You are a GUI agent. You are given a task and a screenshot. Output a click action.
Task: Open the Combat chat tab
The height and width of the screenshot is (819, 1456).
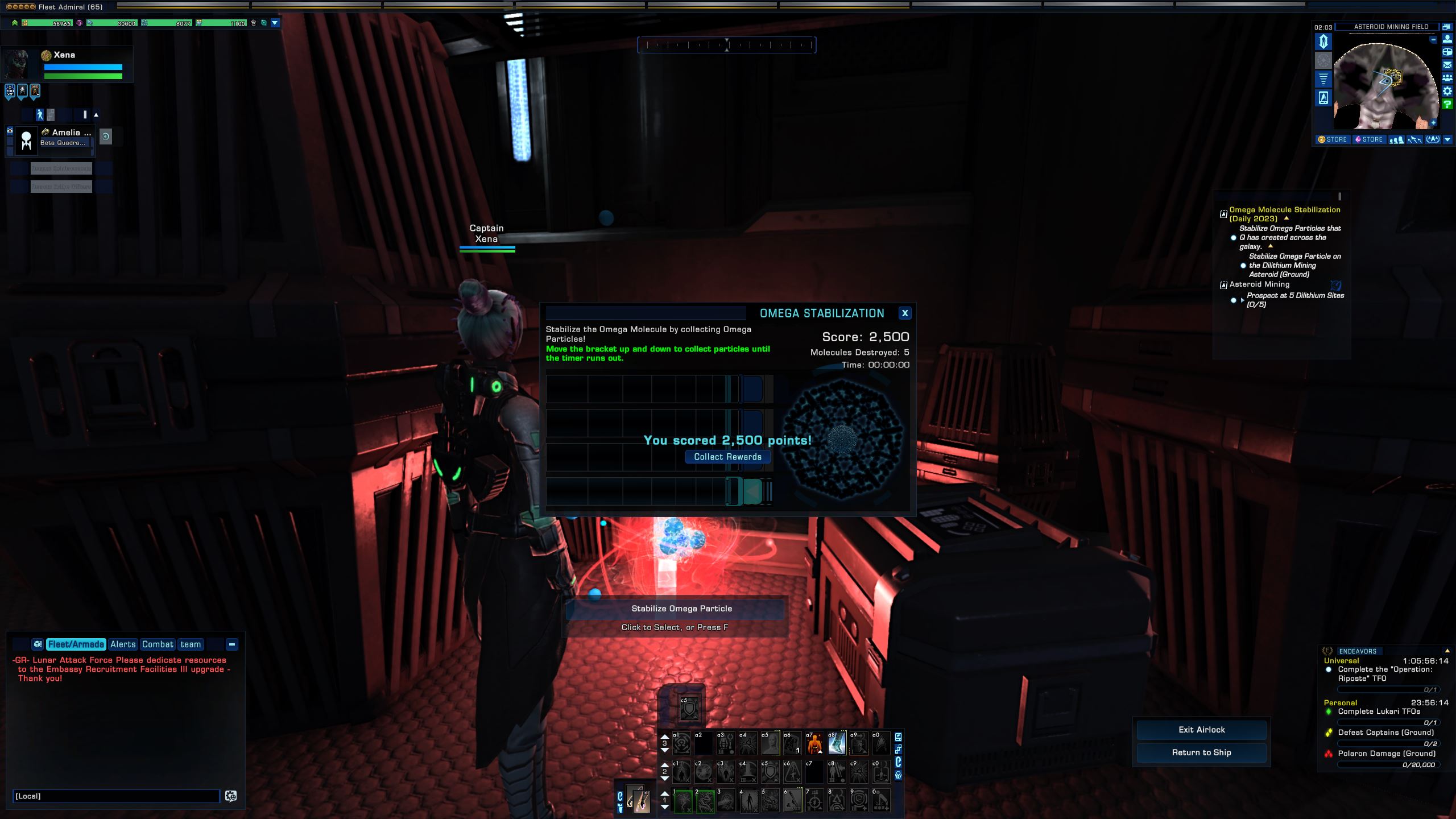(158, 644)
